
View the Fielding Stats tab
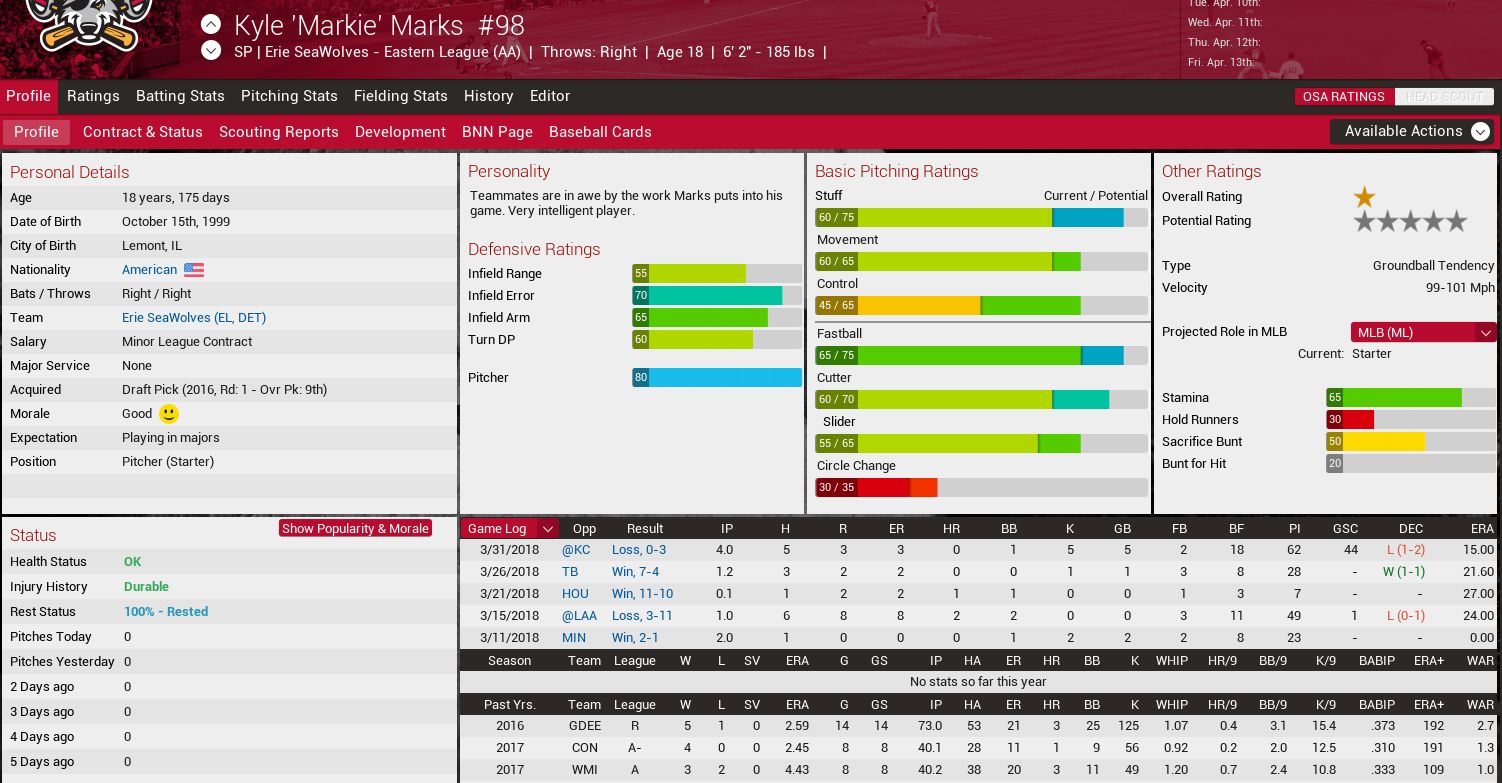pos(400,96)
